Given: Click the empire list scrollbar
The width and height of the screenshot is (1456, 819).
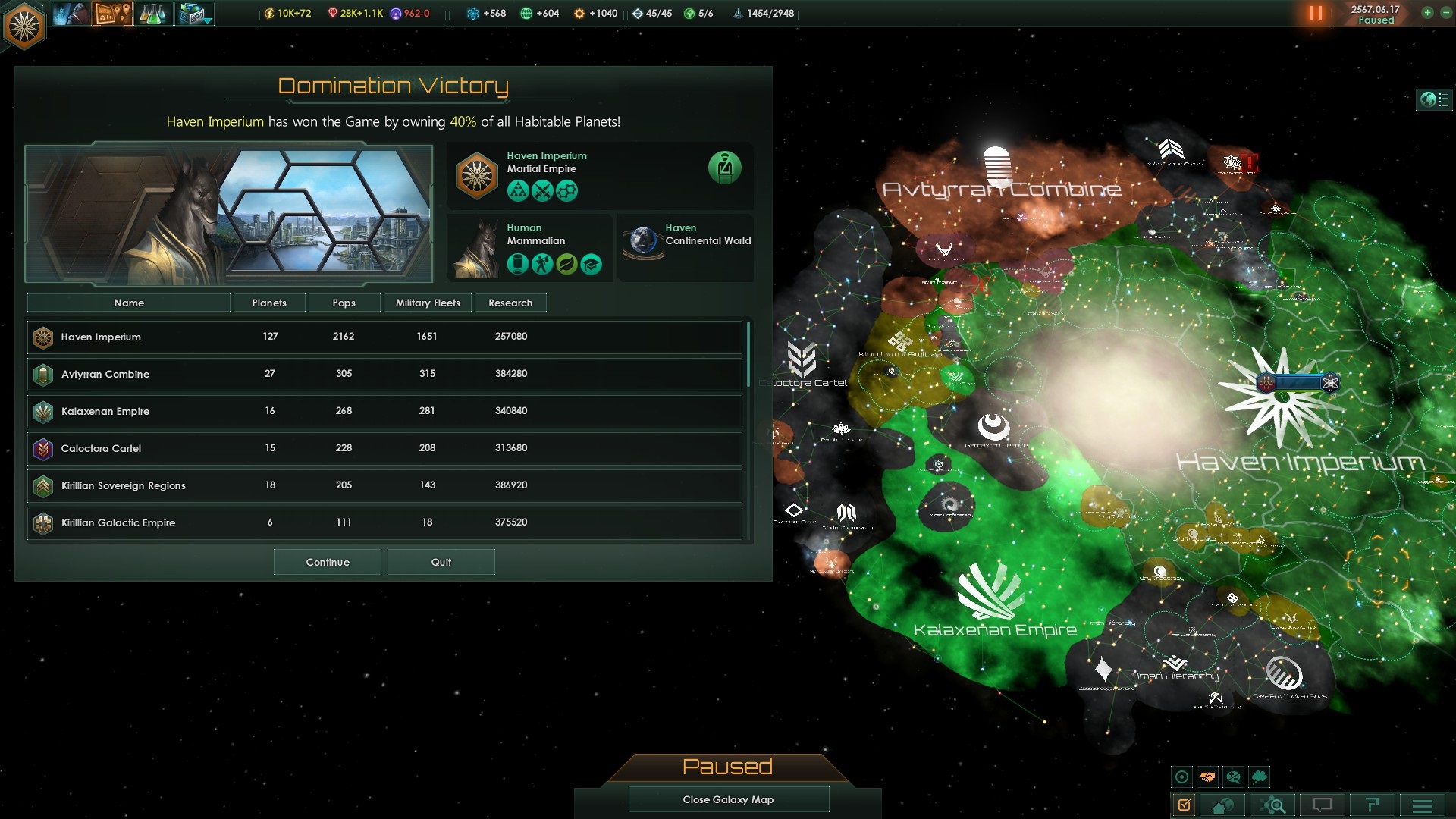Looking at the screenshot, I should 749,349.
